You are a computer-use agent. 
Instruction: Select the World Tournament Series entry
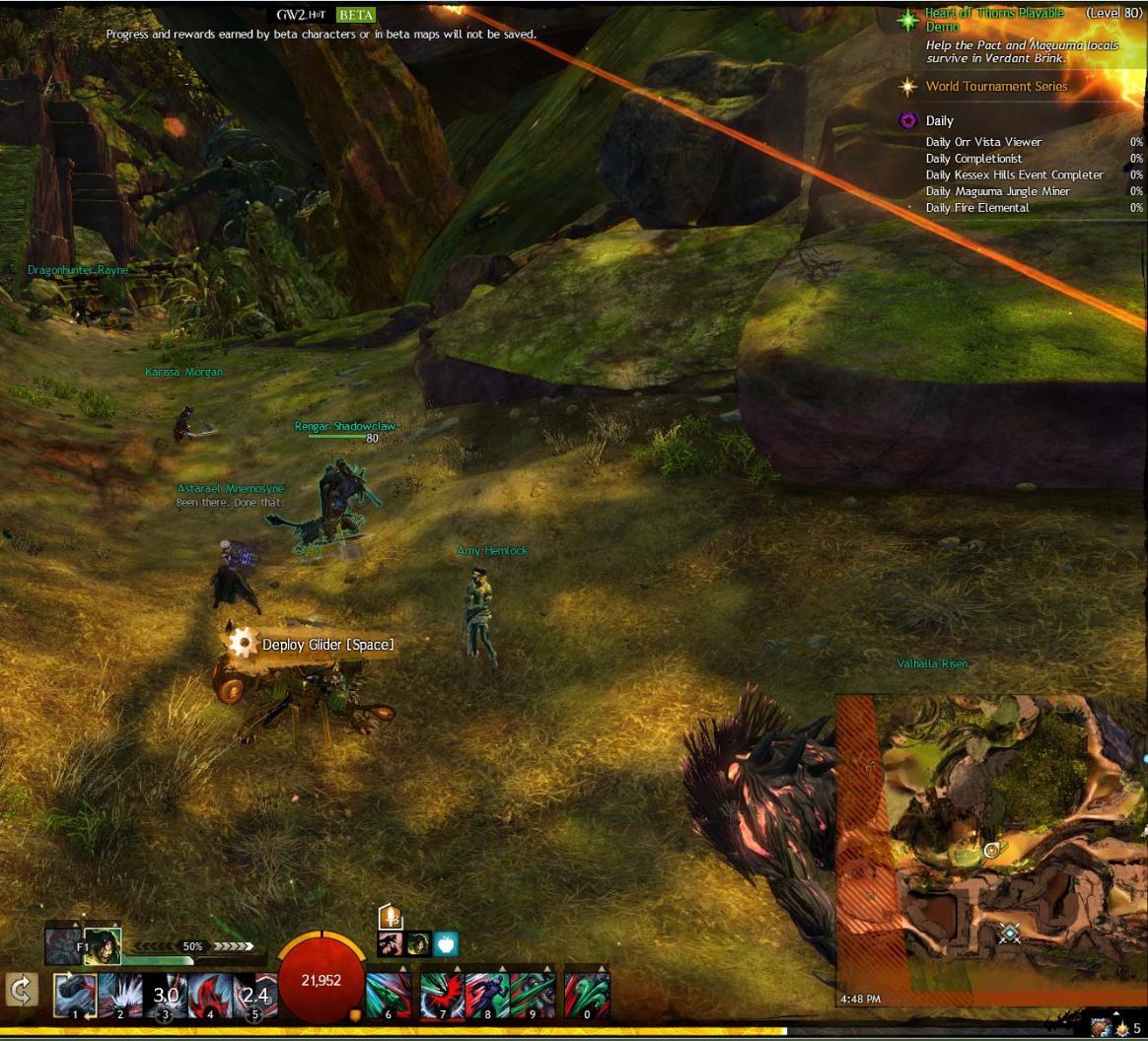point(996,87)
